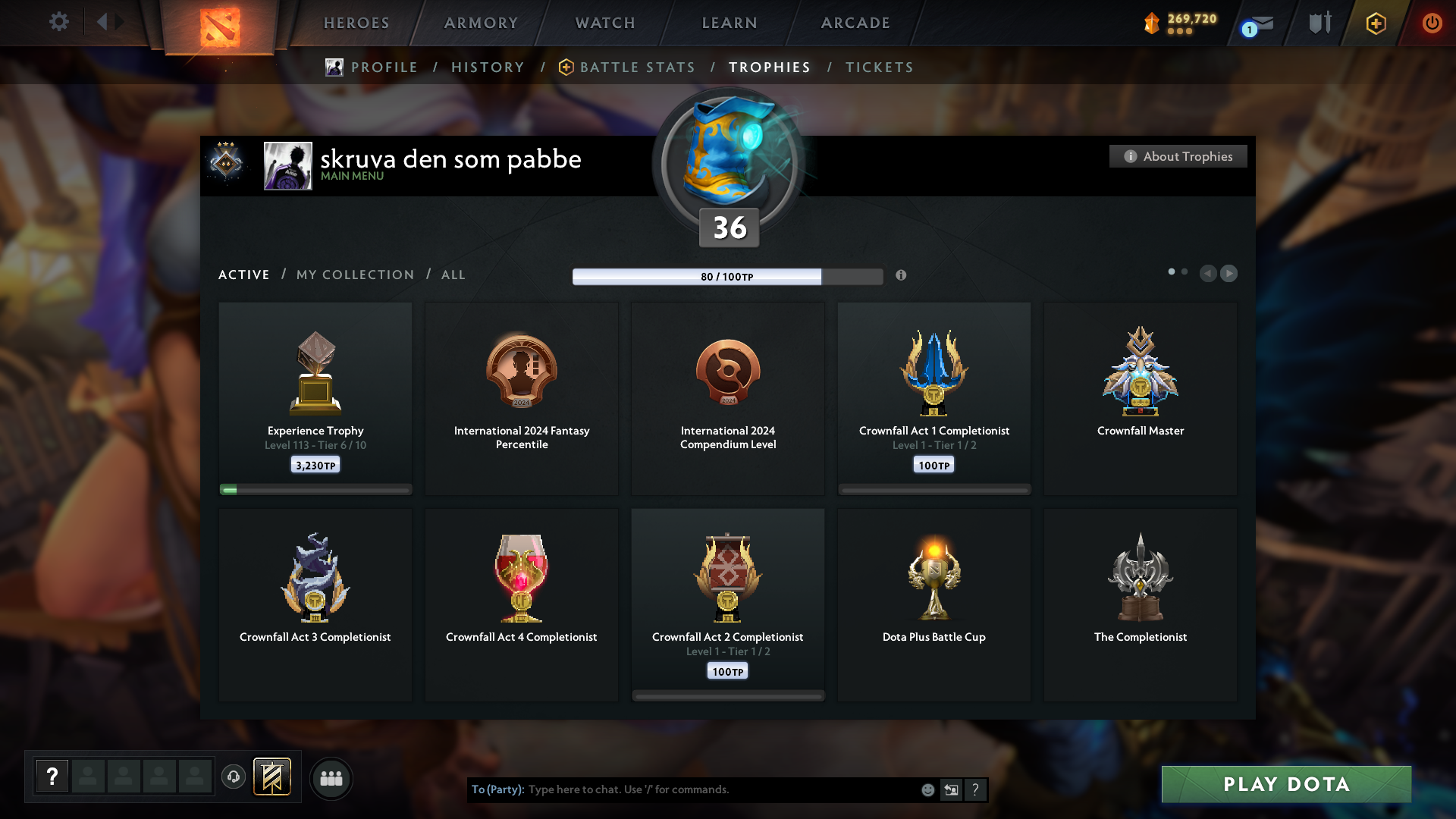Click the right pagination arrow
The height and width of the screenshot is (819, 1456).
1229,274
